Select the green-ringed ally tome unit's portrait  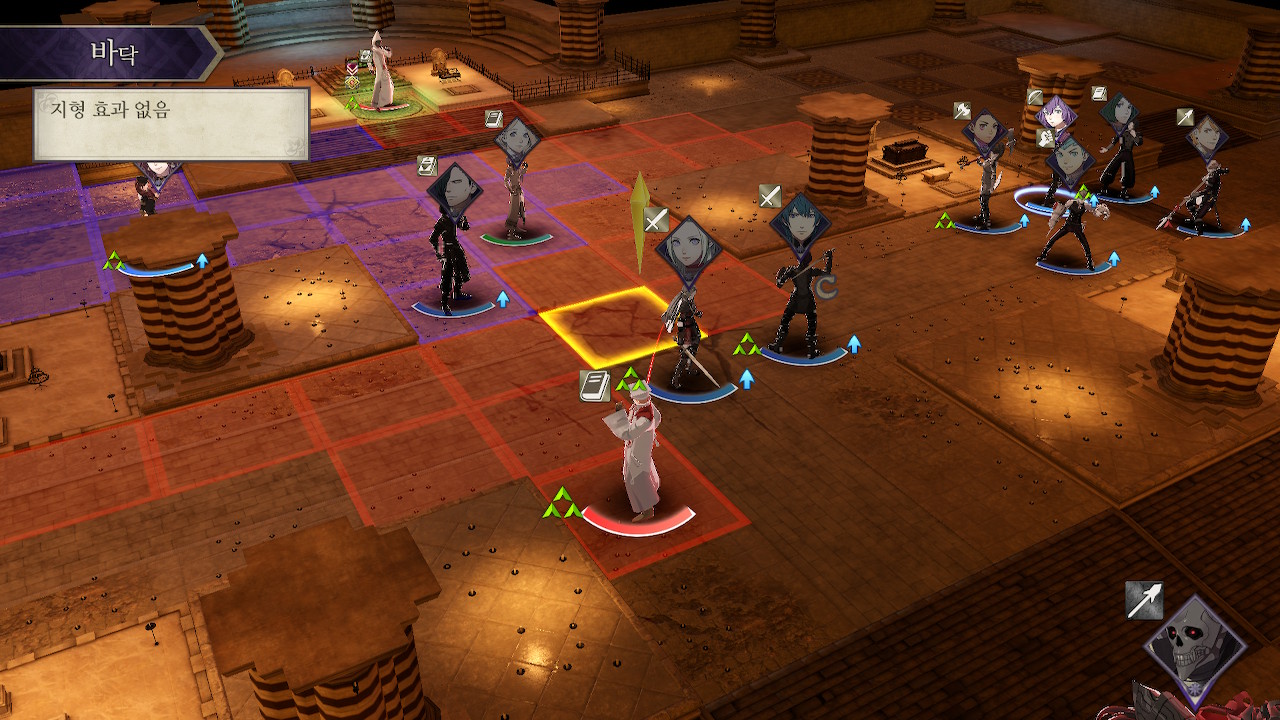tap(517, 143)
